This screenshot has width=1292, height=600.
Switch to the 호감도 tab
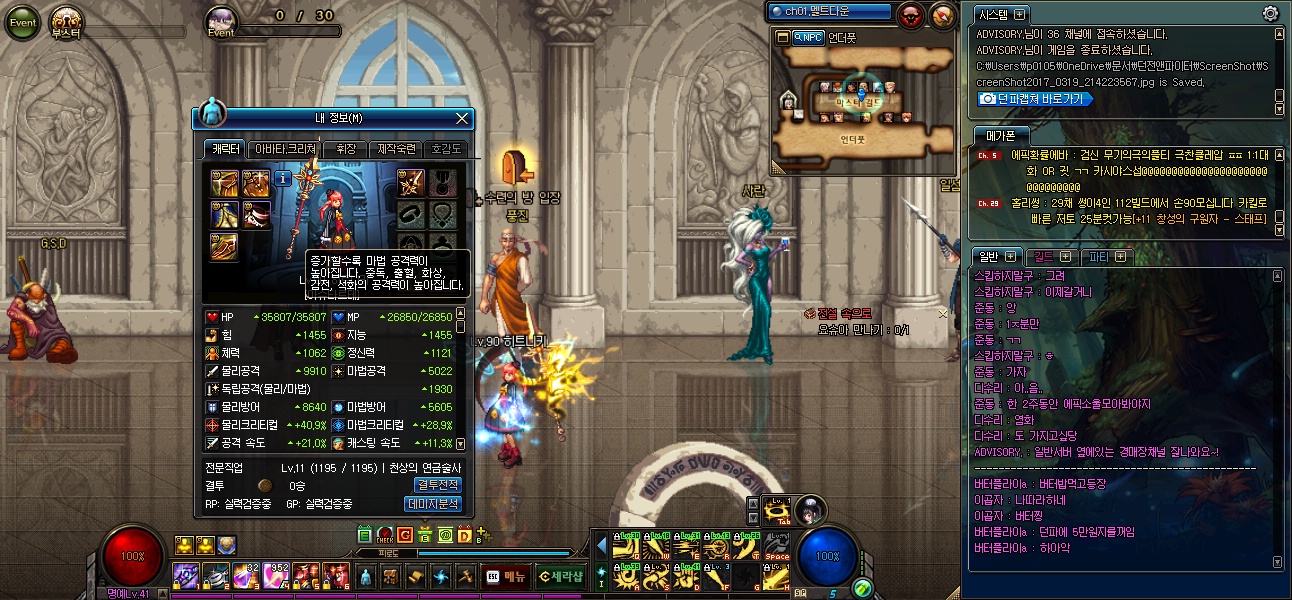click(x=446, y=149)
